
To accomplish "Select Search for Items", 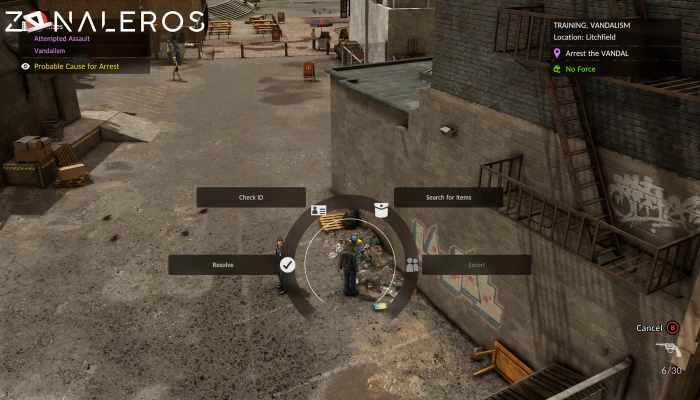I will [448, 198].
